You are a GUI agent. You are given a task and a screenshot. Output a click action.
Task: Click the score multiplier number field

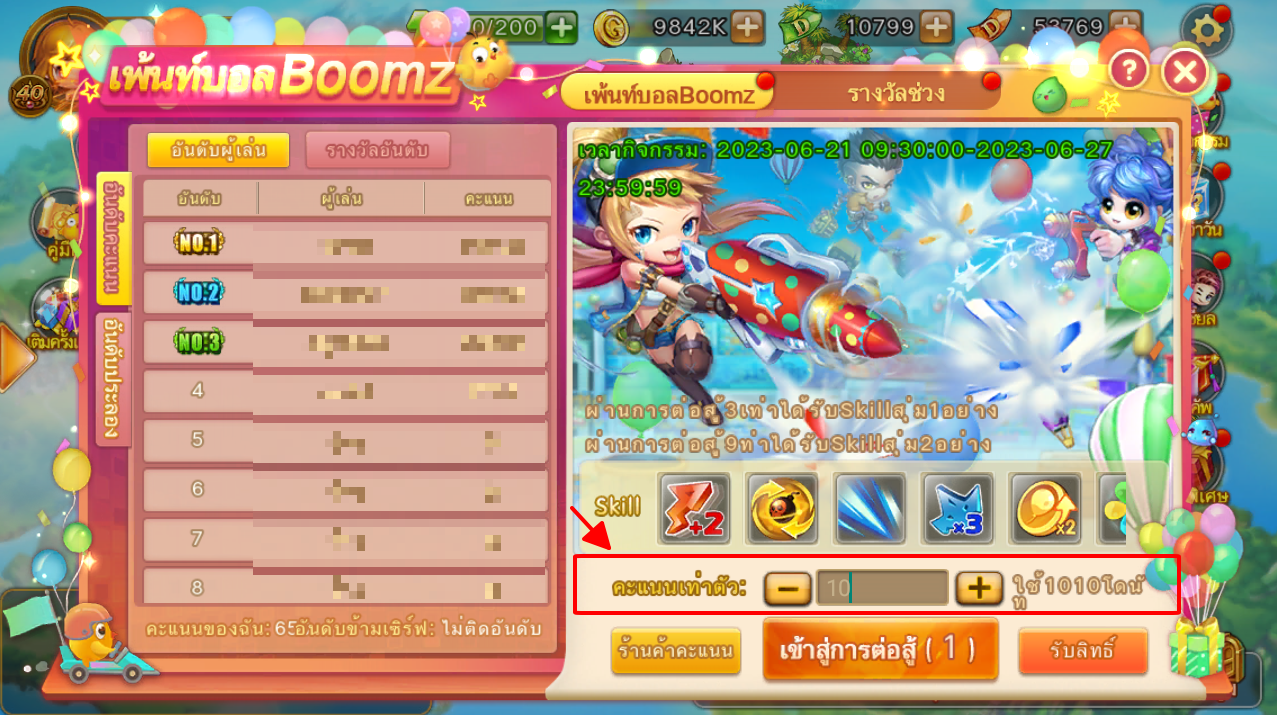pos(882,588)
